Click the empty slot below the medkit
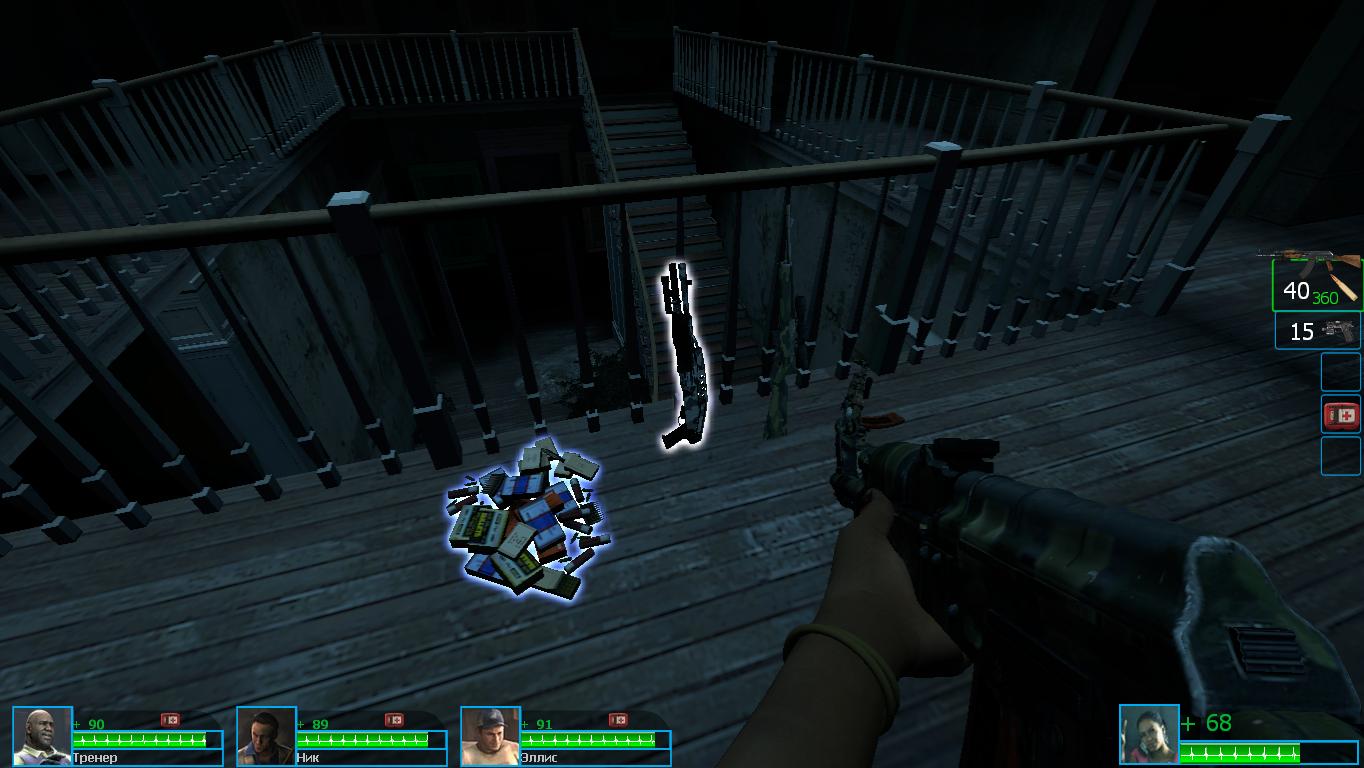Viewport: 1364px width, 768px height. [x=1342, y=455]
